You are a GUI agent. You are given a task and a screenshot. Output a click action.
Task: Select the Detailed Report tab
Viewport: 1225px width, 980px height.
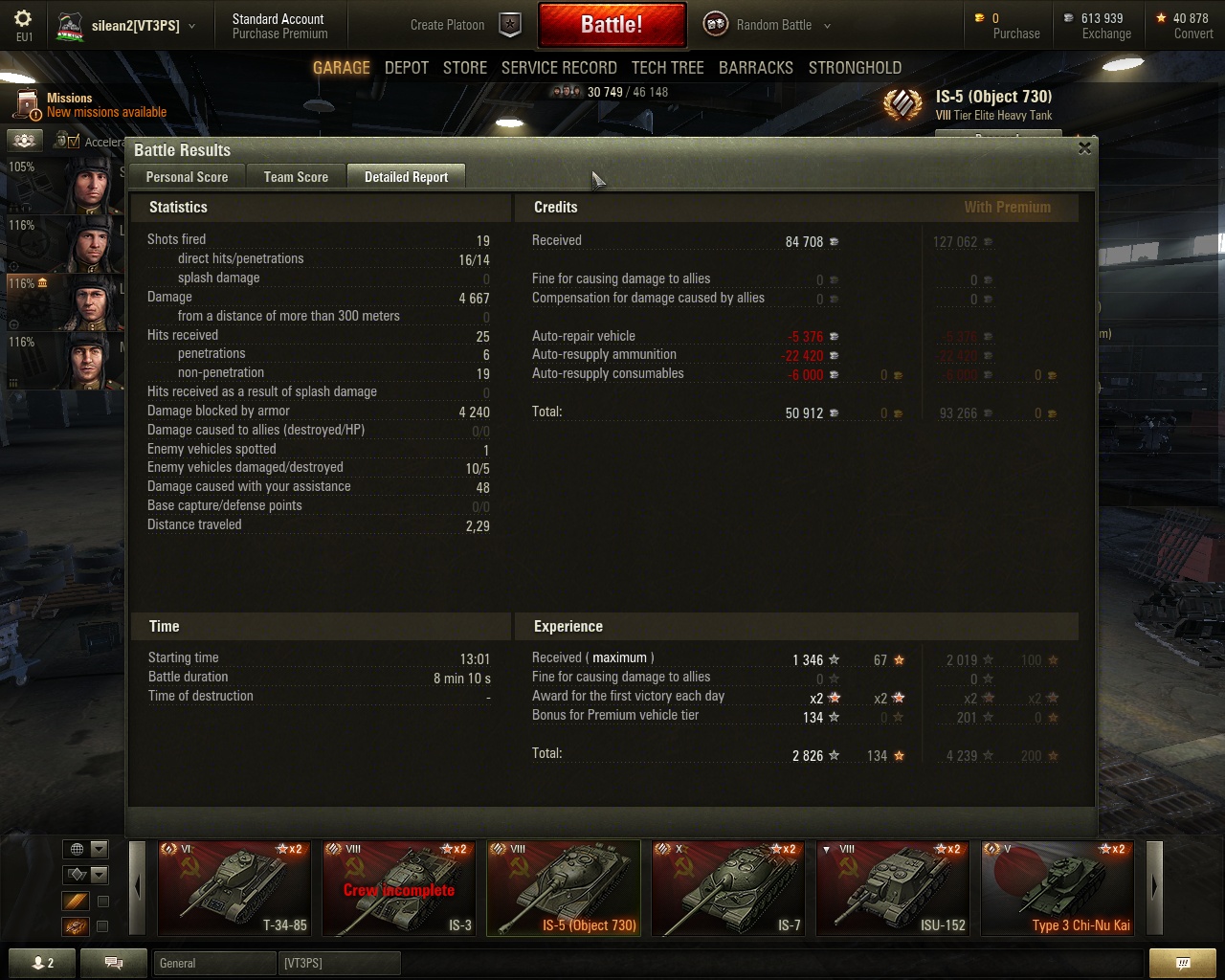406,177
